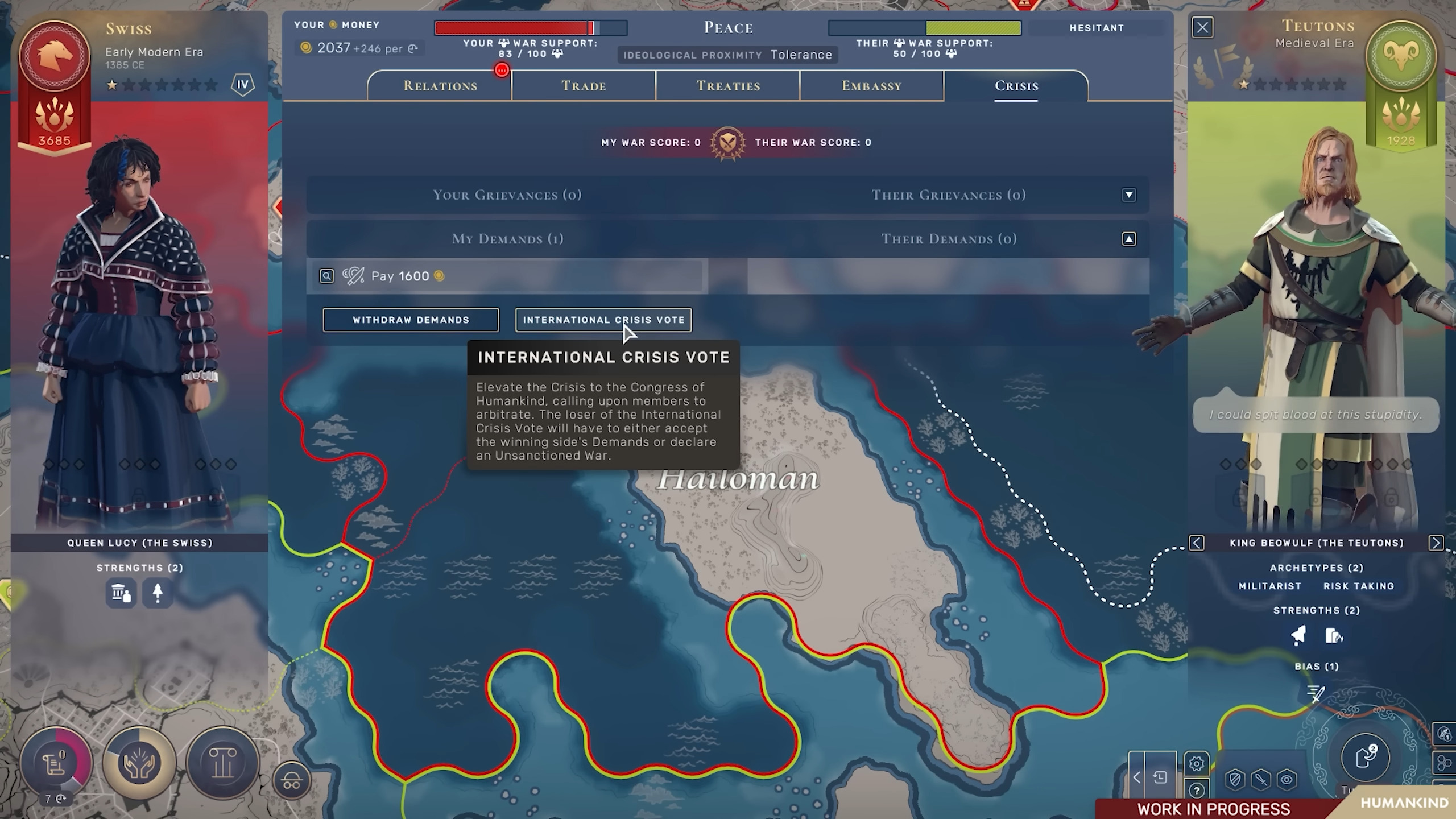This screenshot has width=1456, height=819.
Task: Open the Treaties tab
Action: tap(728, 86)
